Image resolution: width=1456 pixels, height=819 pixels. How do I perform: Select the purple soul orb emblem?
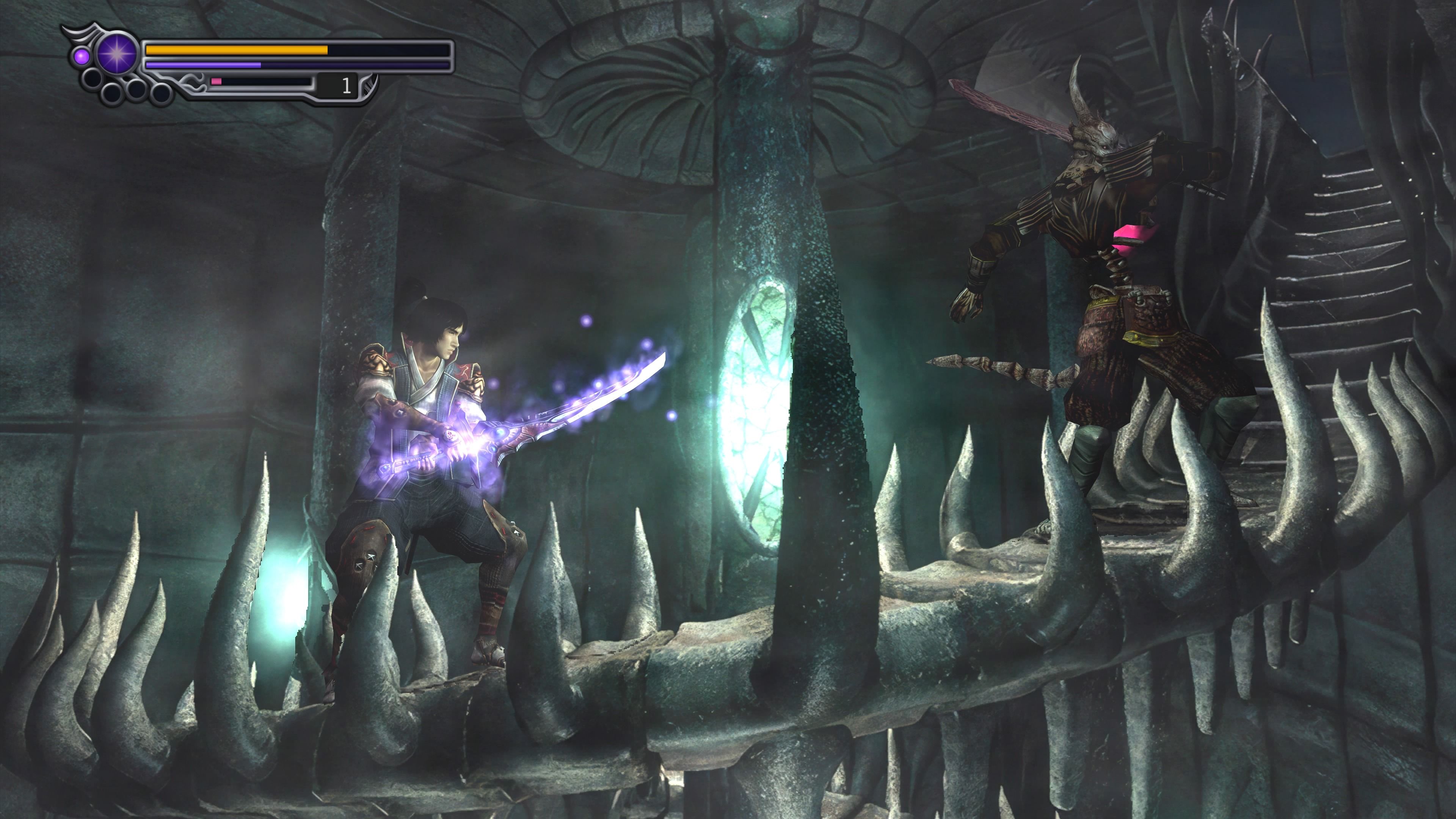[x=117, y=54]
